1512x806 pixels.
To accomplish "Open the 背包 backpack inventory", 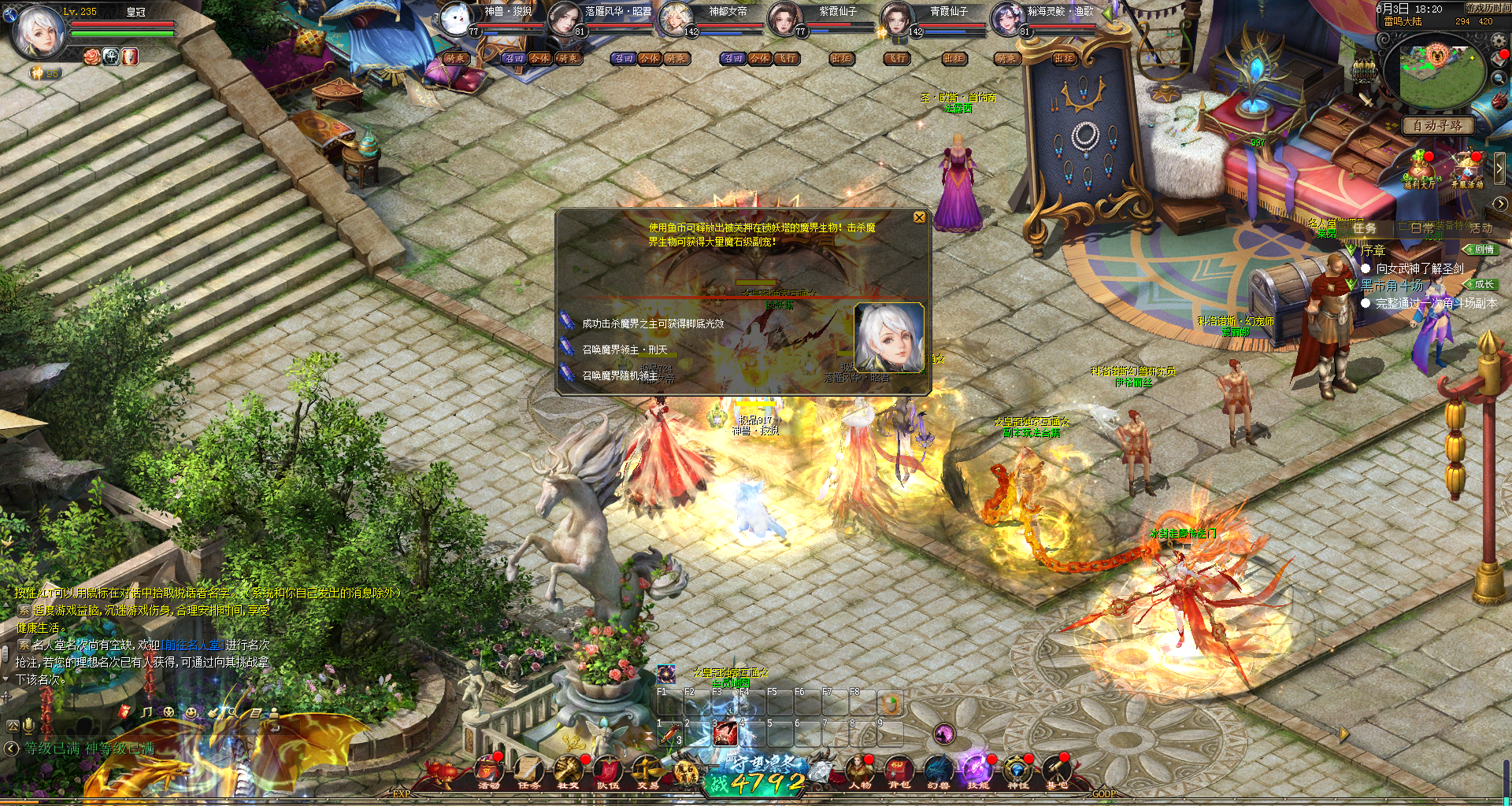I will click(899, 771).
